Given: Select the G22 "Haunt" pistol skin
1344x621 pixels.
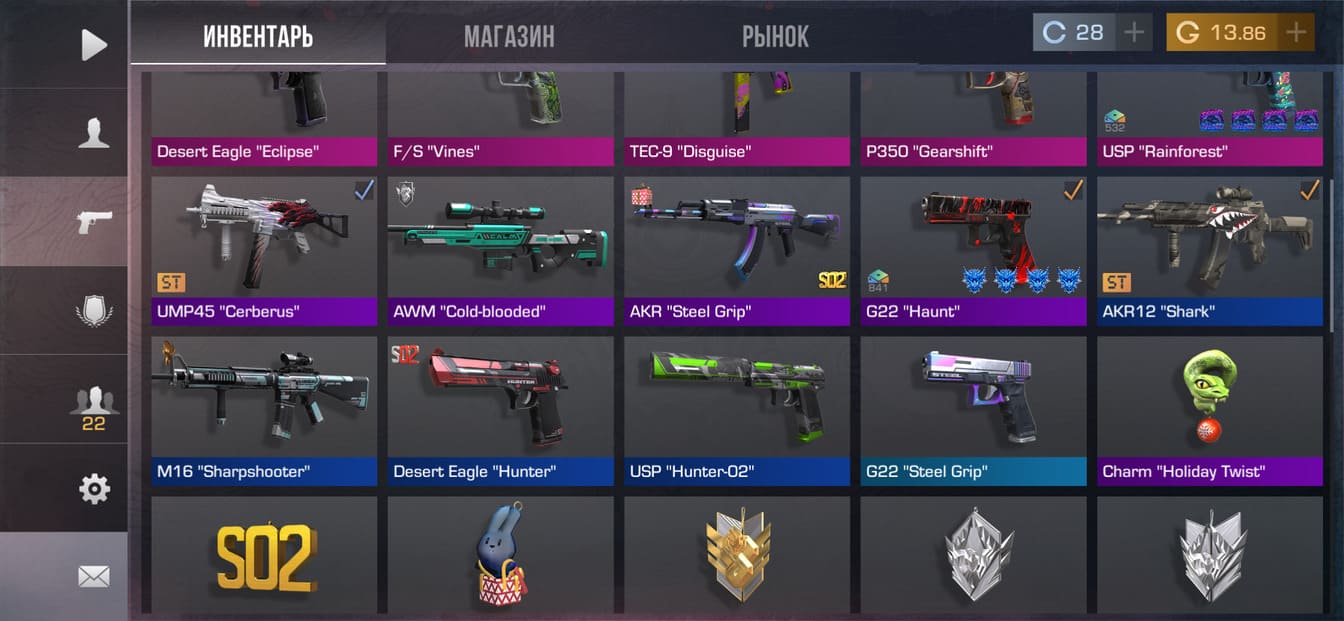Looking at the screenshot, I should point(973,250).
